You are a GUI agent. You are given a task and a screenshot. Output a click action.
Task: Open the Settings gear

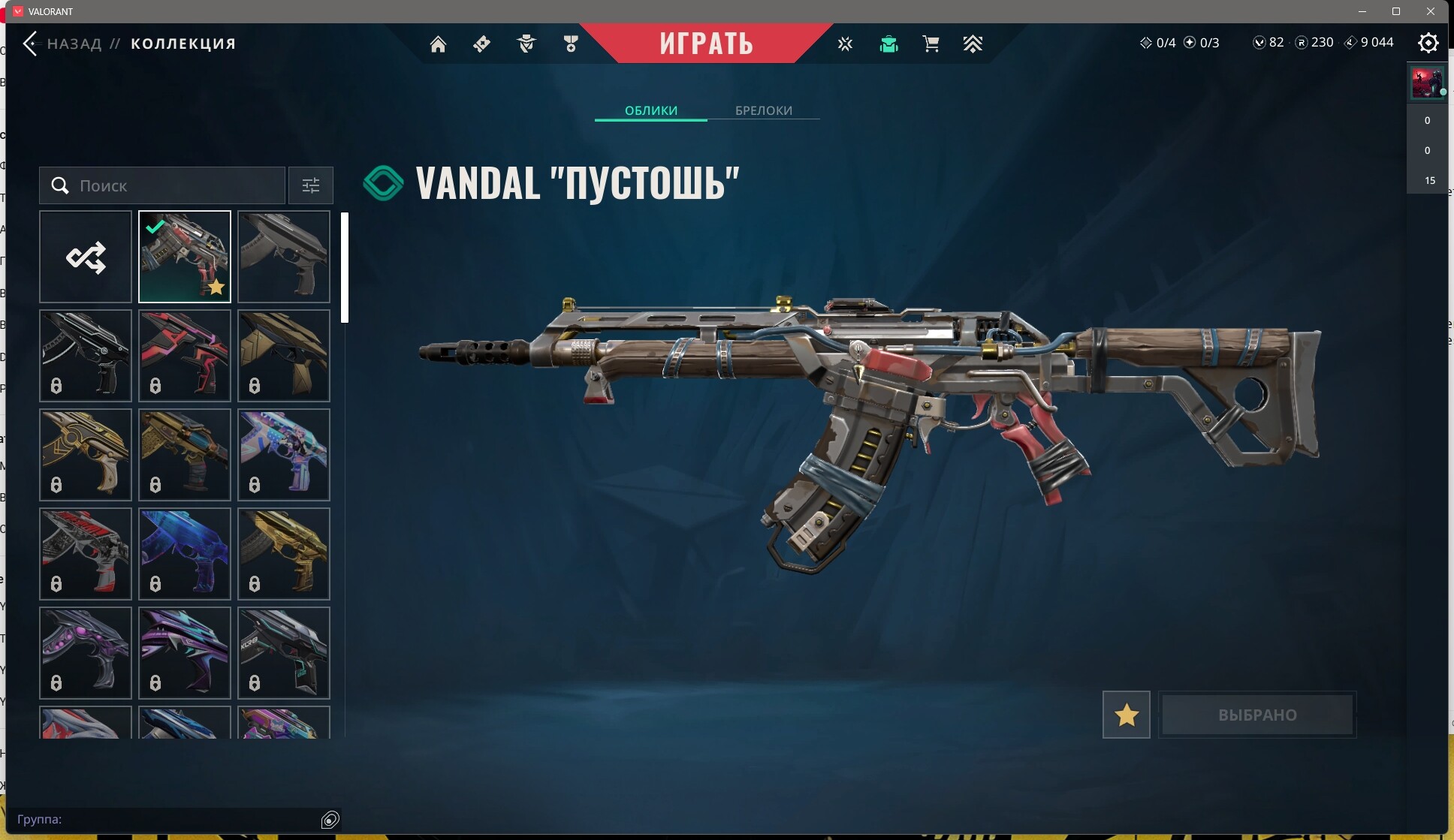(1428, 44)
